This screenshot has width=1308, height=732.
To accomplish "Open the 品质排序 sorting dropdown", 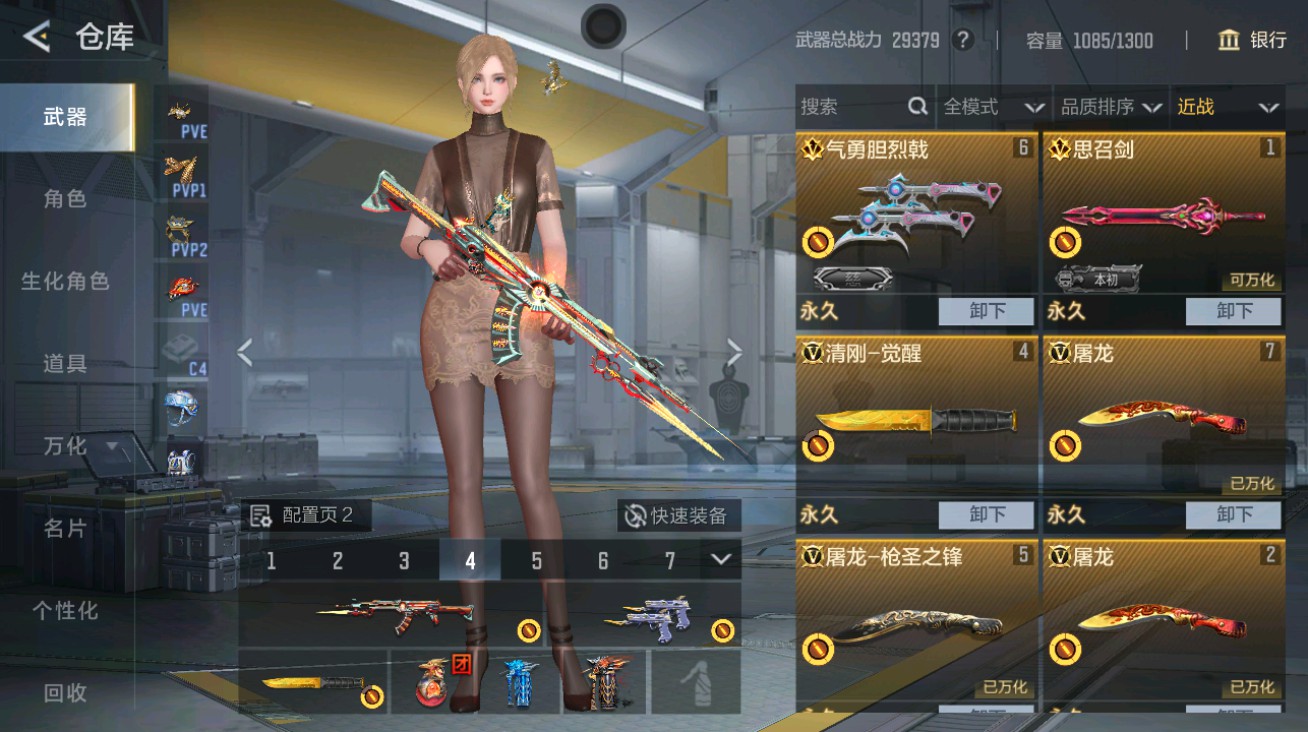I will (x=1110, y=107).
